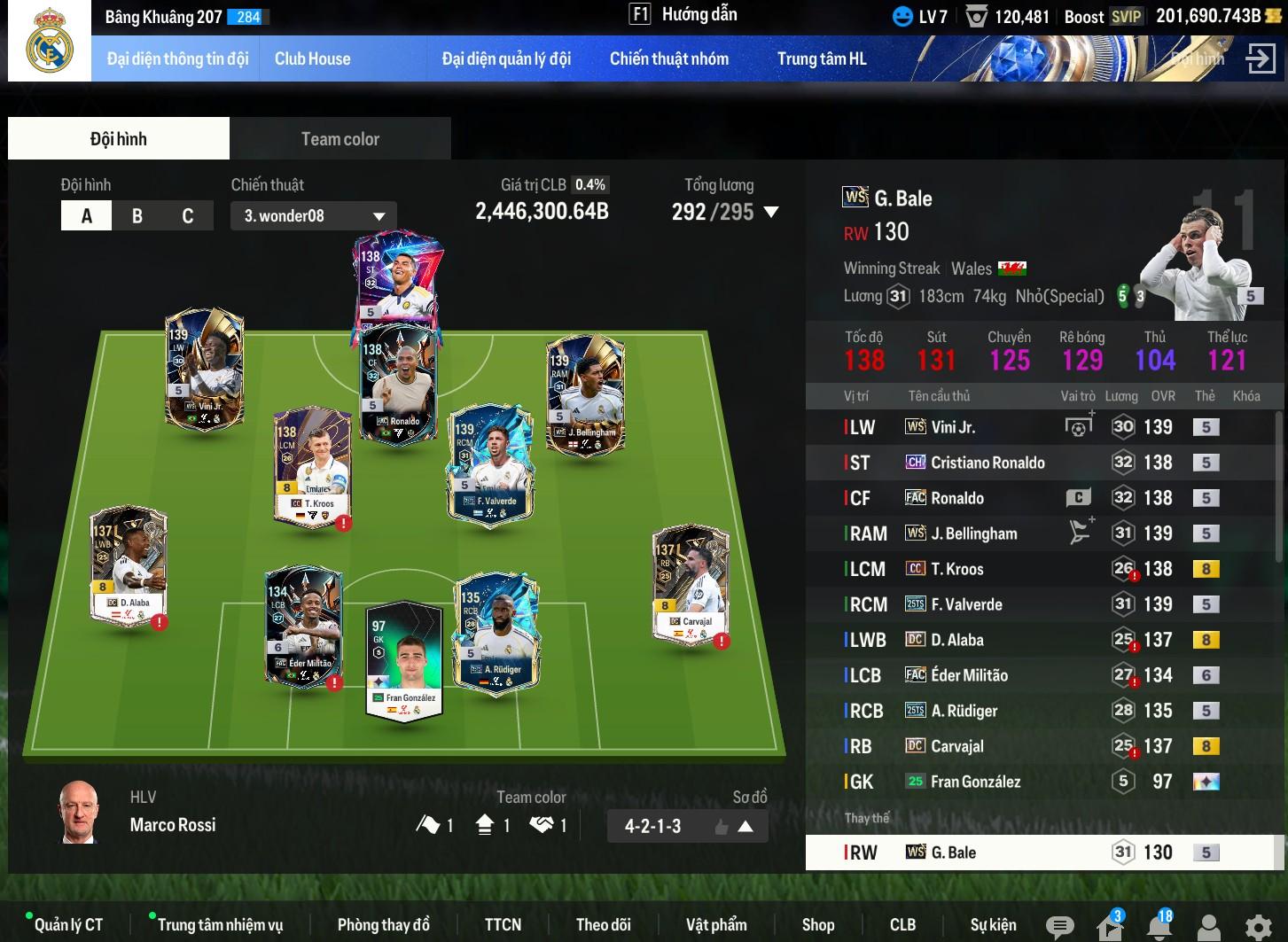
Task: Open the notification bell icon
Action: (1157, 926)
